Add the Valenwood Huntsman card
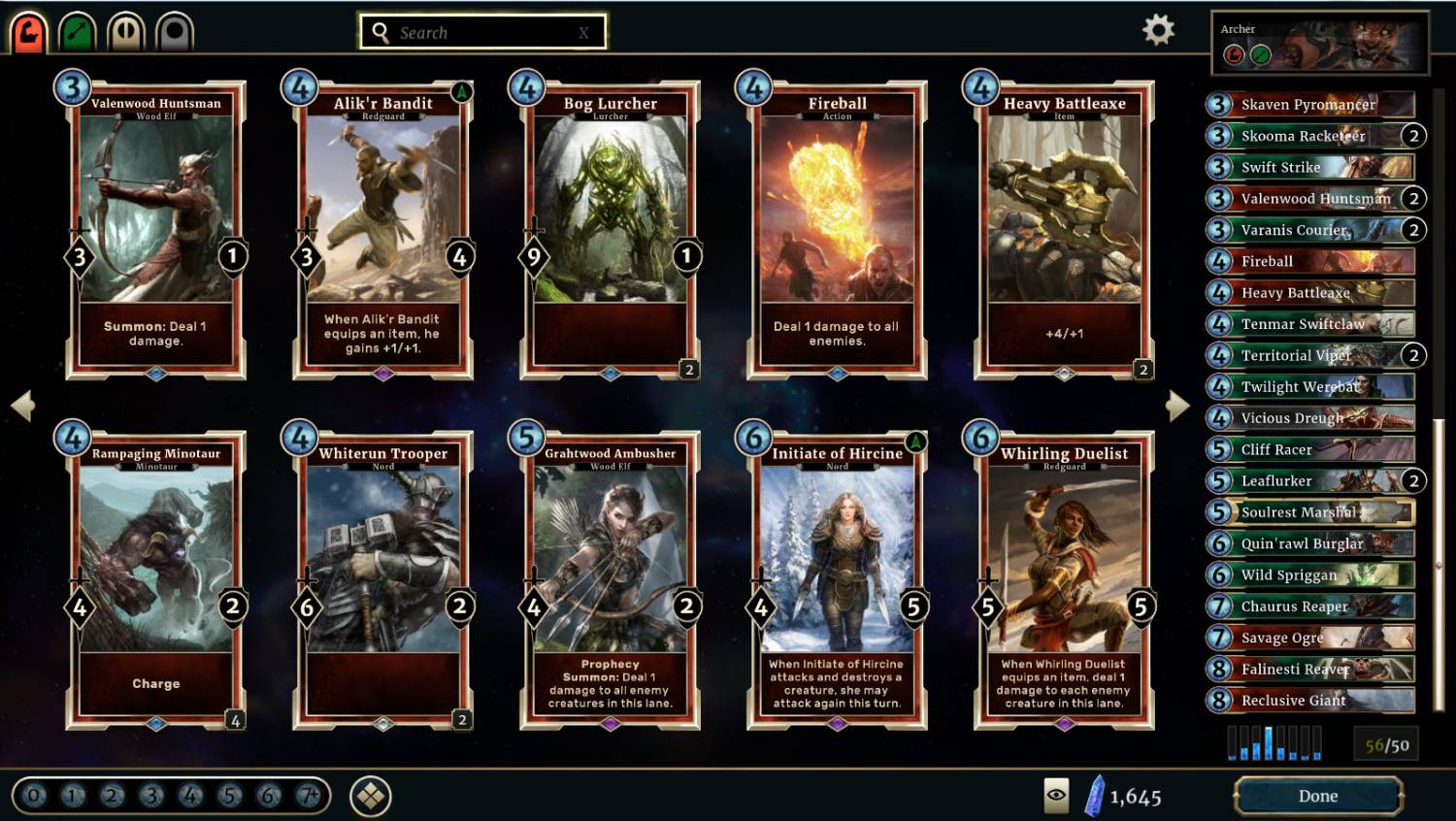Screen dimensions: 1456x821 [155, 230]
